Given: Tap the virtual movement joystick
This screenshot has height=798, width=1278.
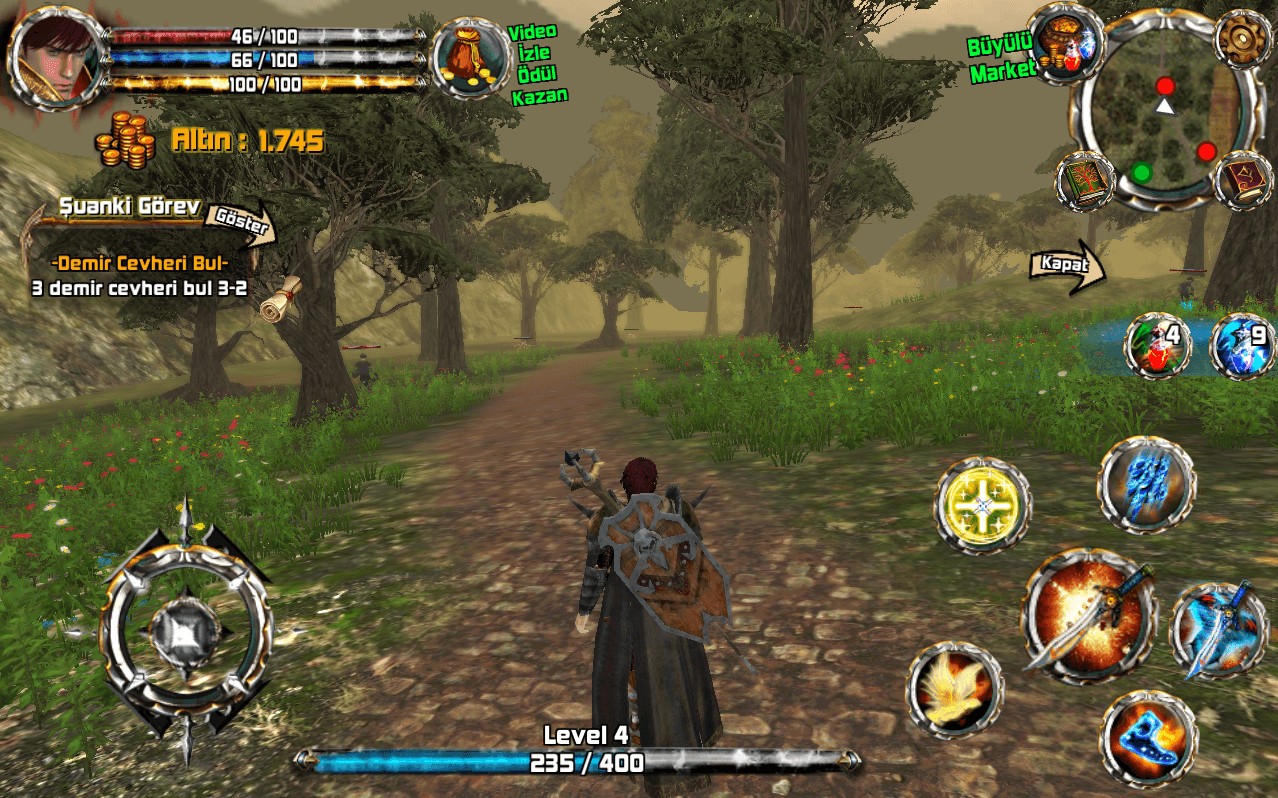Looking at the screenshot, I should click(x=186, y=630).
